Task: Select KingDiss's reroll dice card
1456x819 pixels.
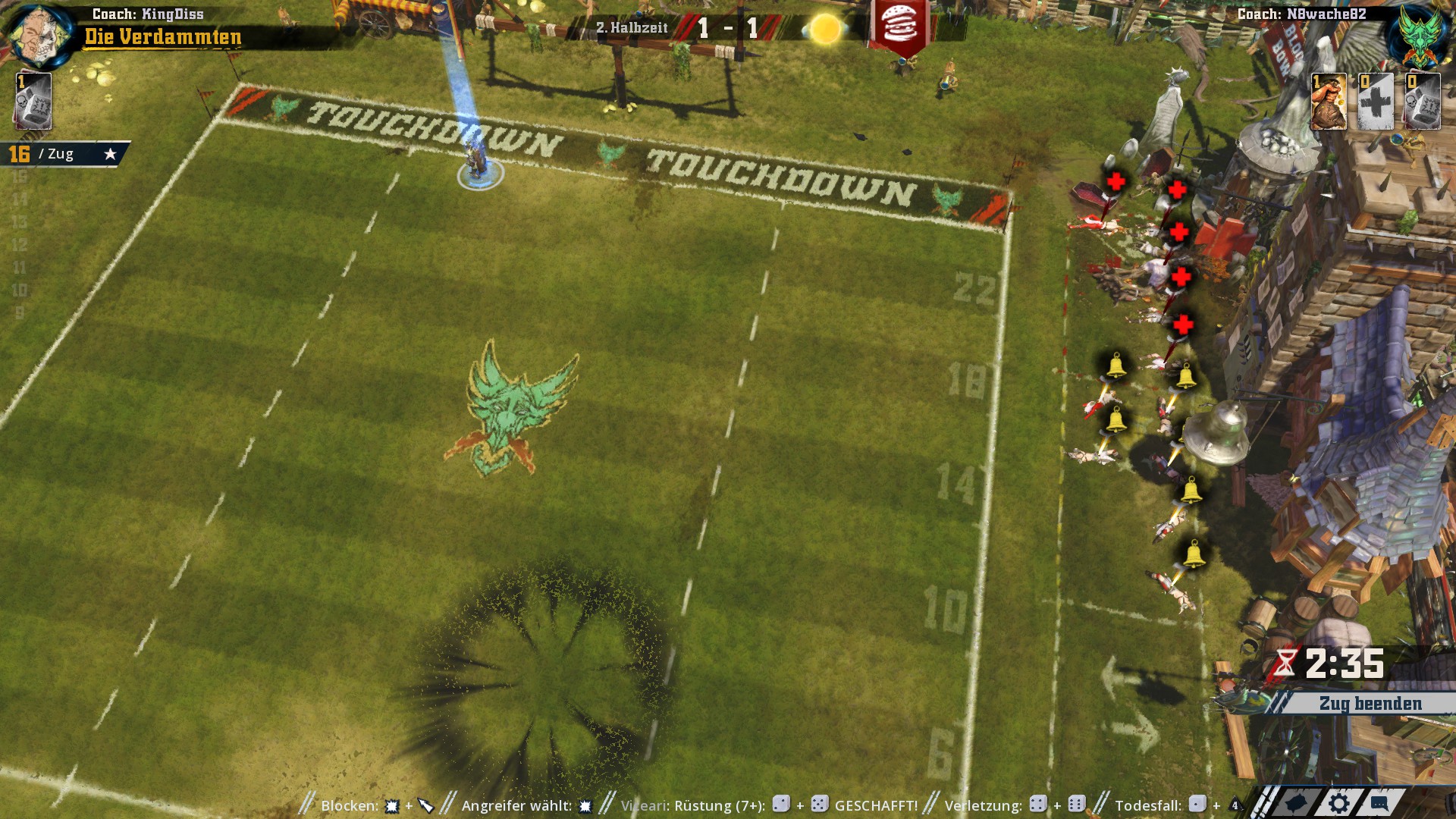Action: click(33, 102)
